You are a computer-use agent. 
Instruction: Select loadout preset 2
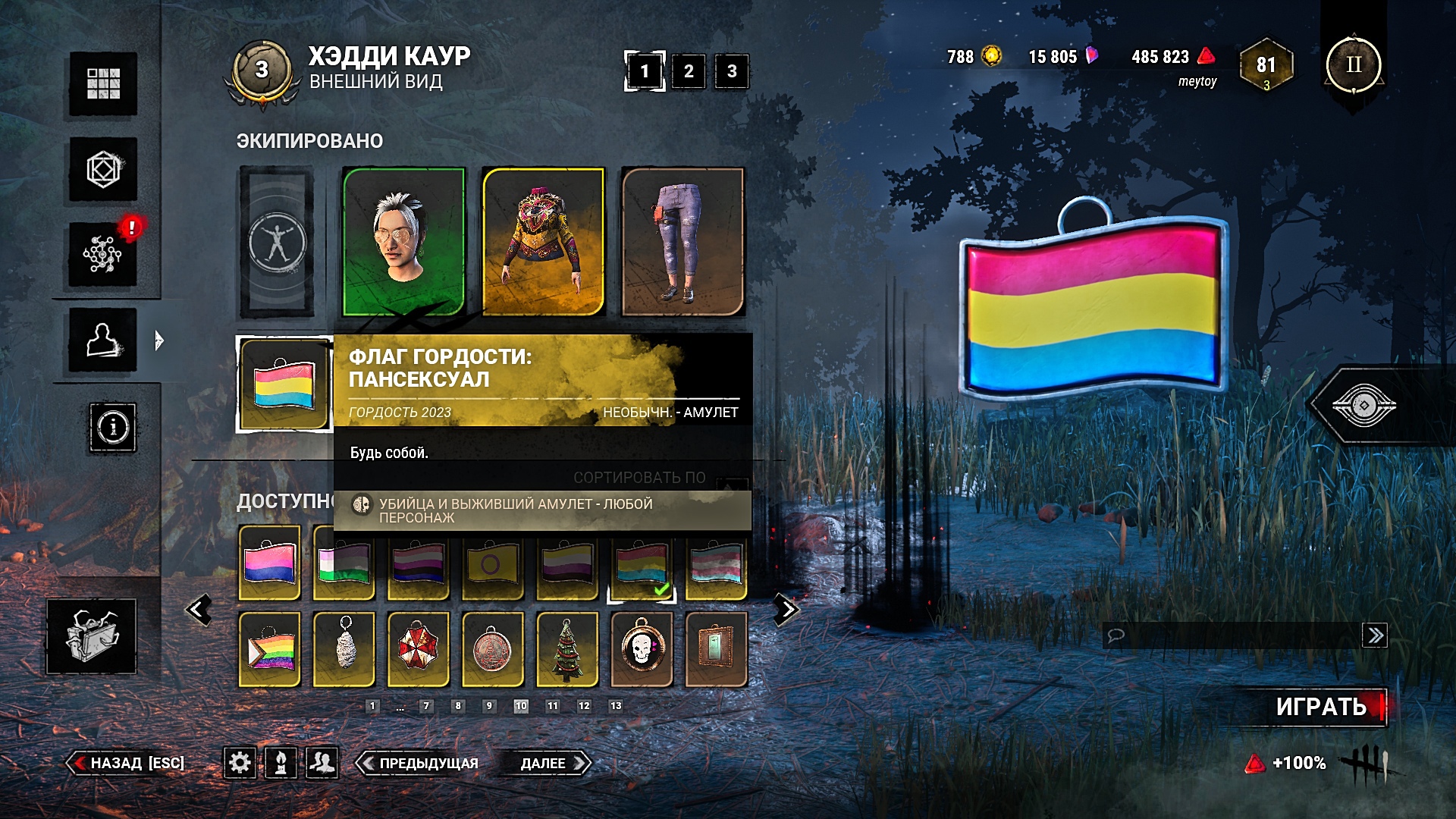[x=689, y=71]
